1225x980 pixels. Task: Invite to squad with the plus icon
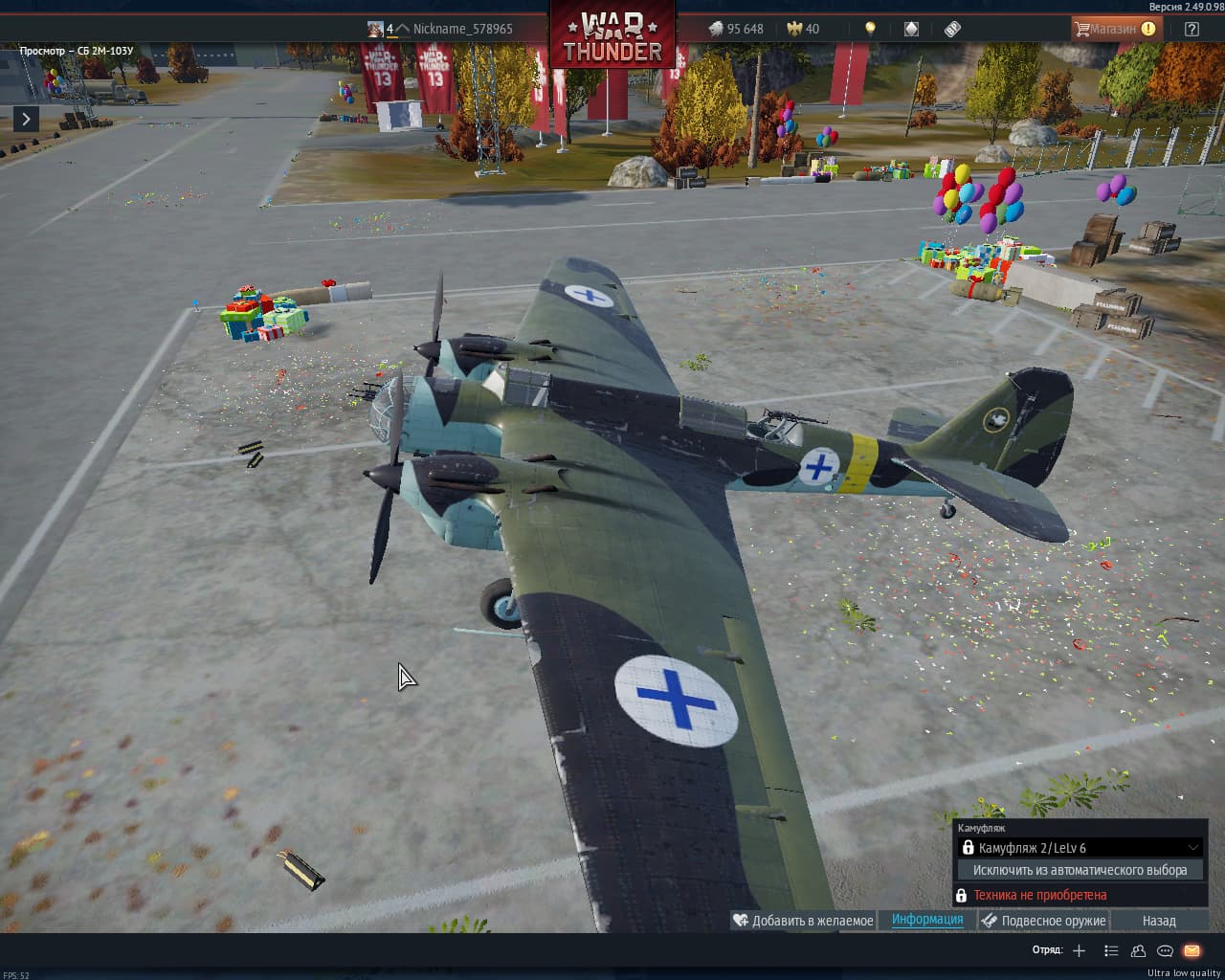click(1080, 950)
